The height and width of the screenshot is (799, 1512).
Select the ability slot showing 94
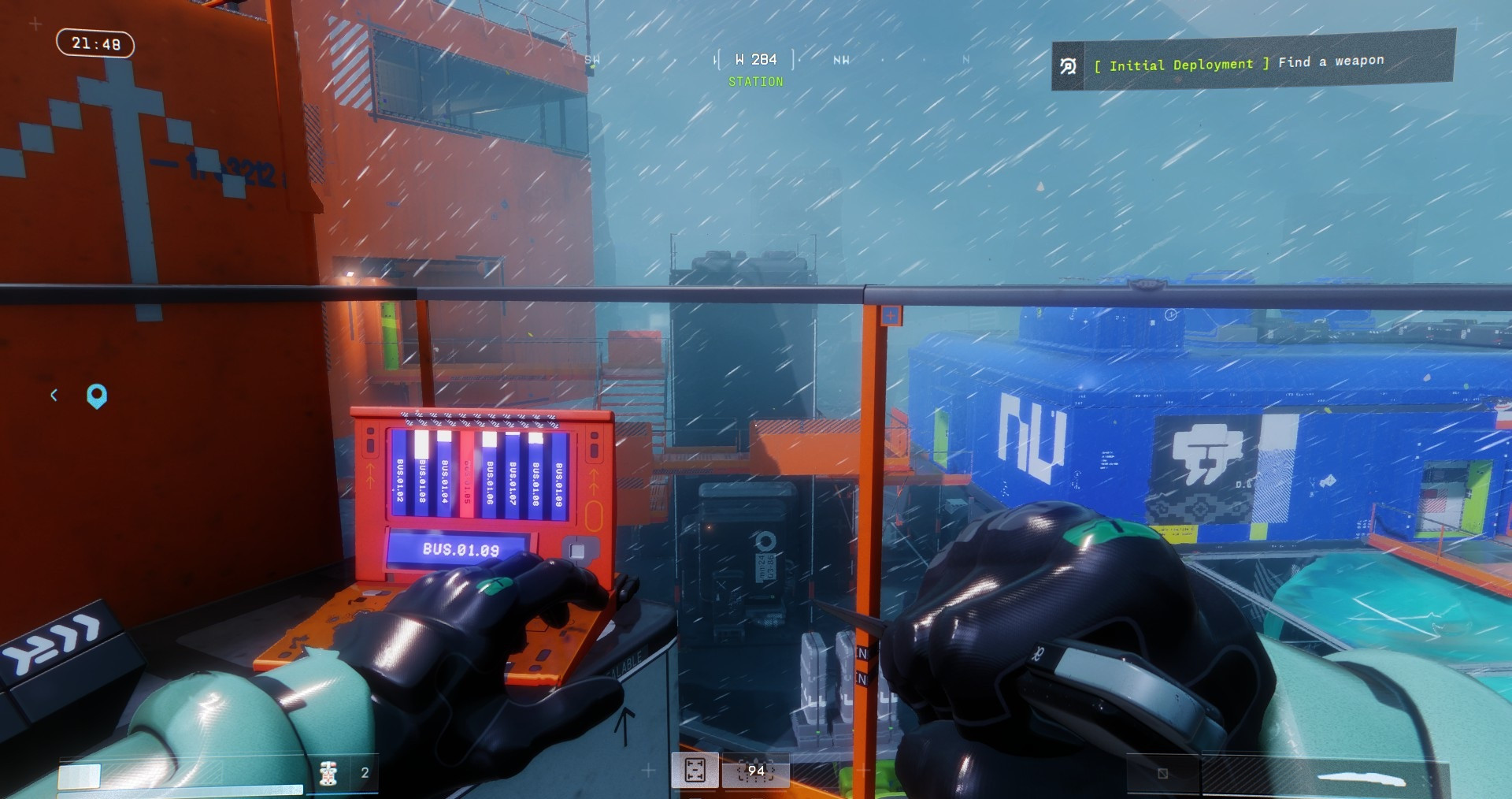tap(755, 771)
